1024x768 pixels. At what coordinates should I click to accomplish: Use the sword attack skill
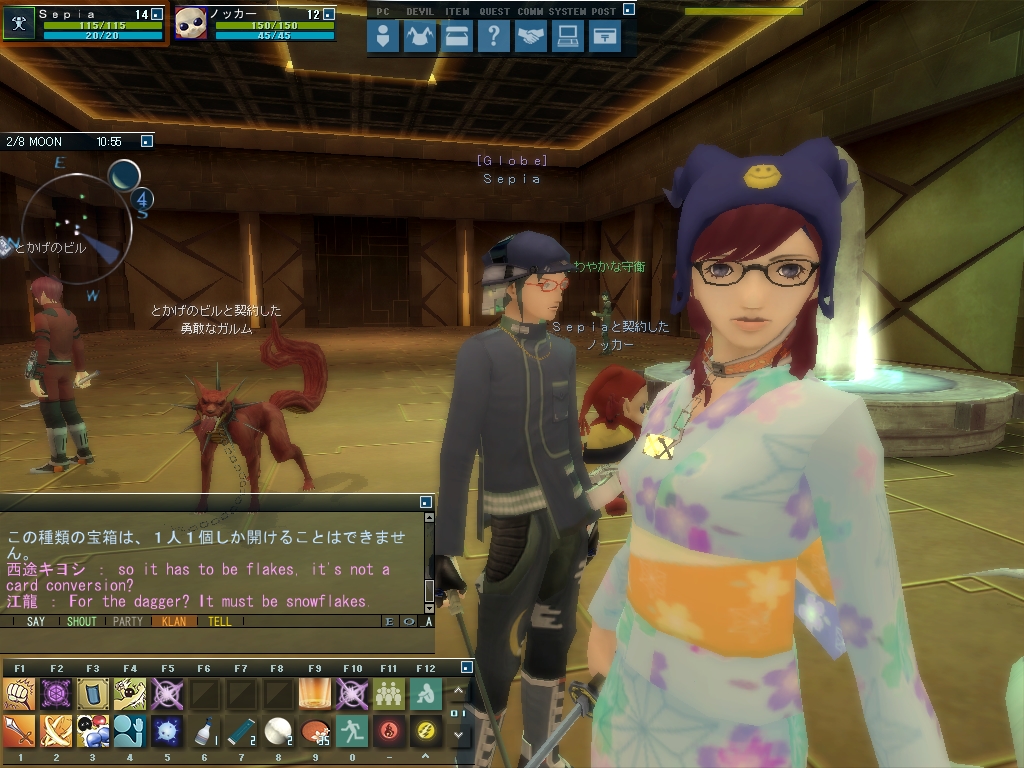click(x=19, y=731)
